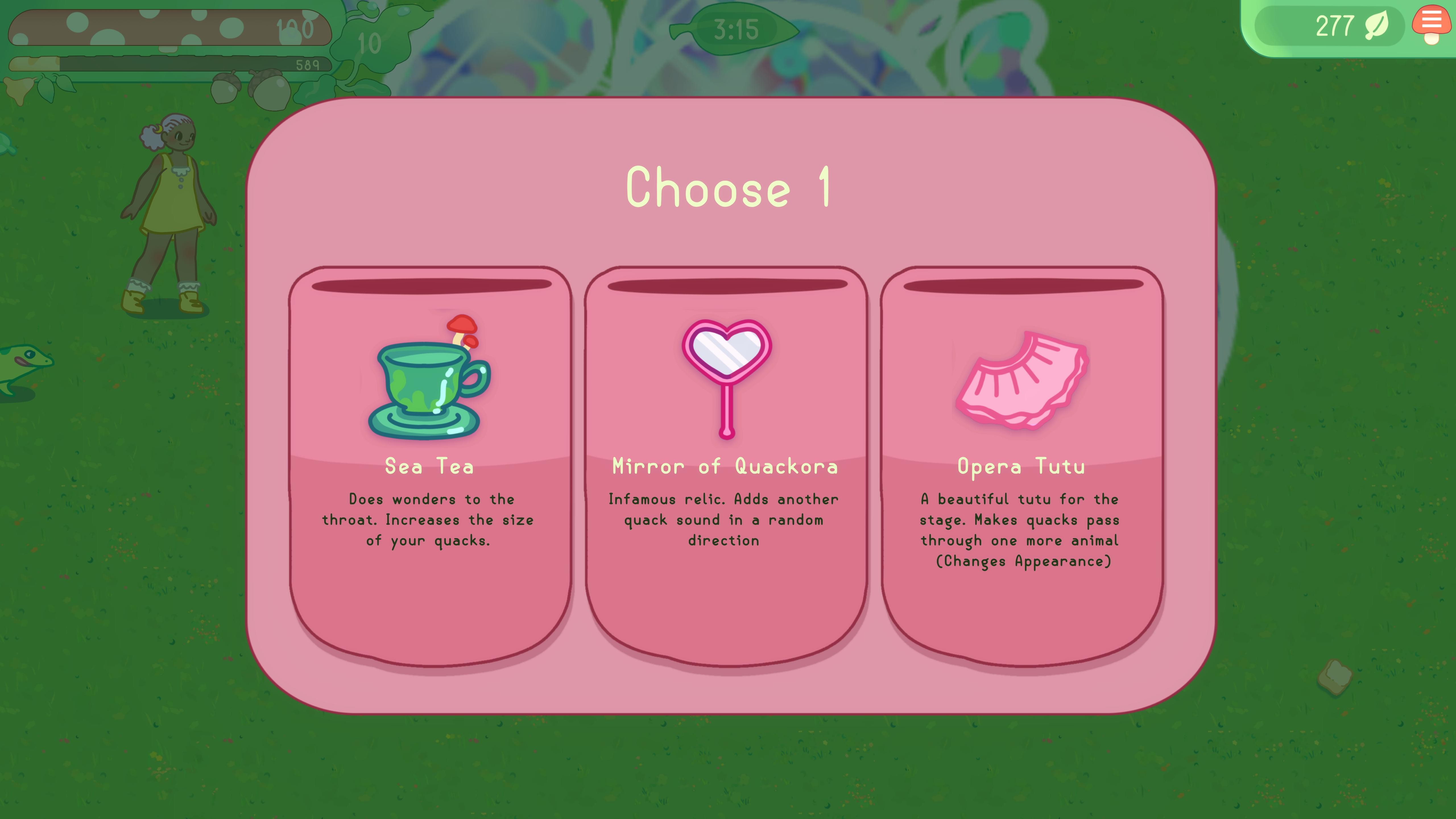
Task: Click the health bar showing 100
Action: coord(169,27)
